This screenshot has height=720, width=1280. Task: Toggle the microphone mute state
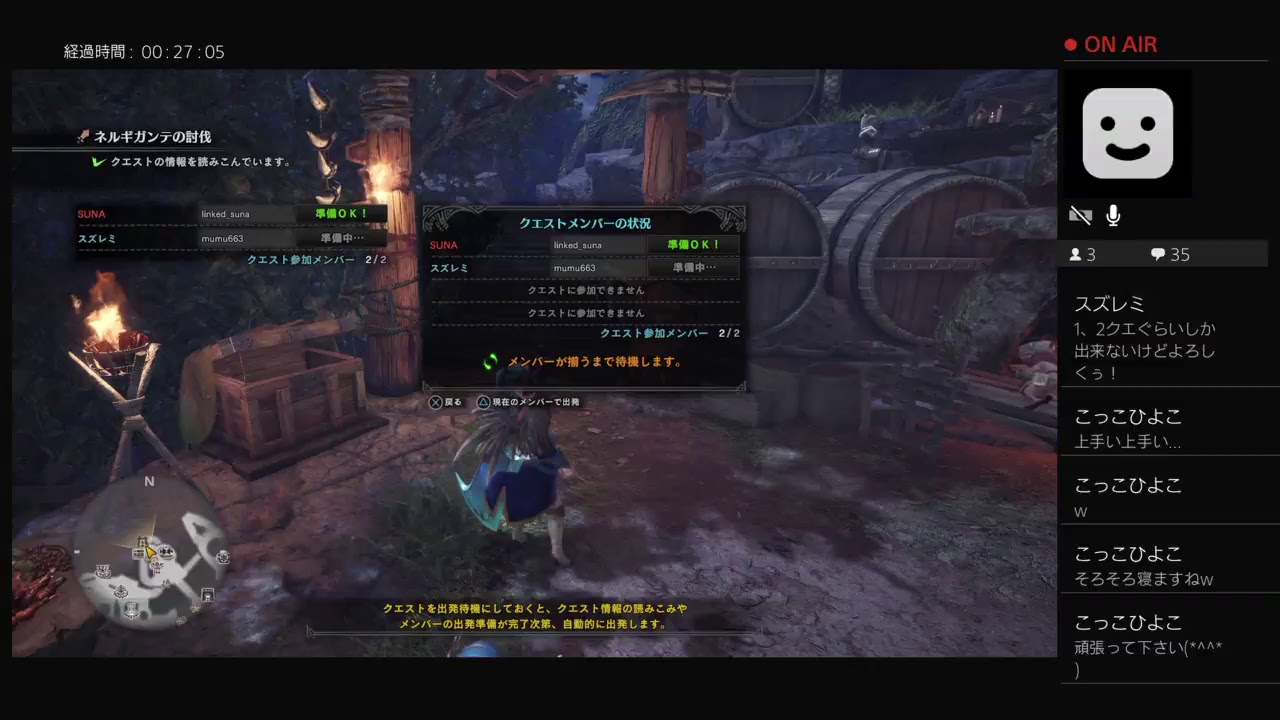[1113, 215]
